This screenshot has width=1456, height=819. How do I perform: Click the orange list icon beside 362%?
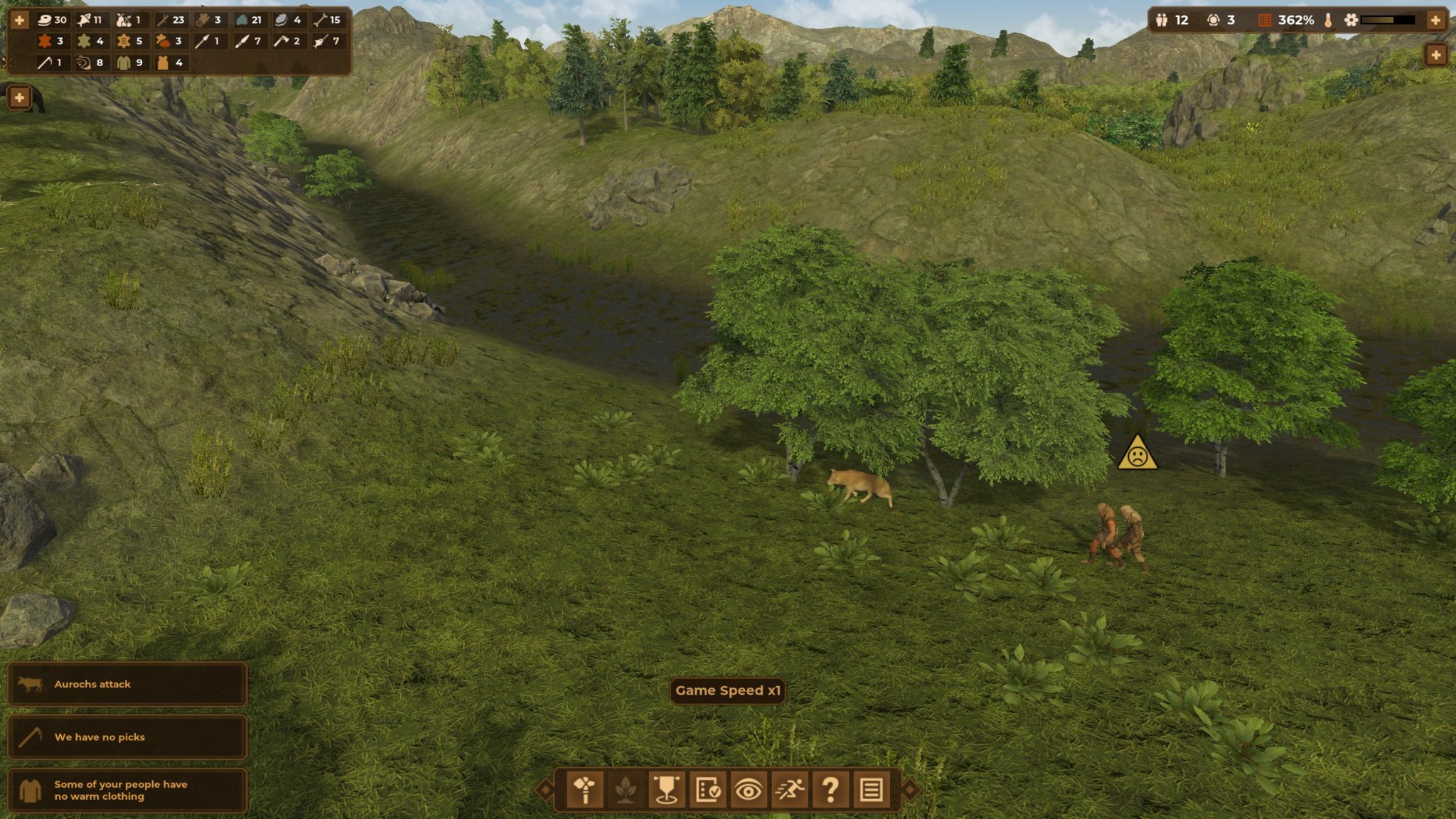pos(1265,20)
